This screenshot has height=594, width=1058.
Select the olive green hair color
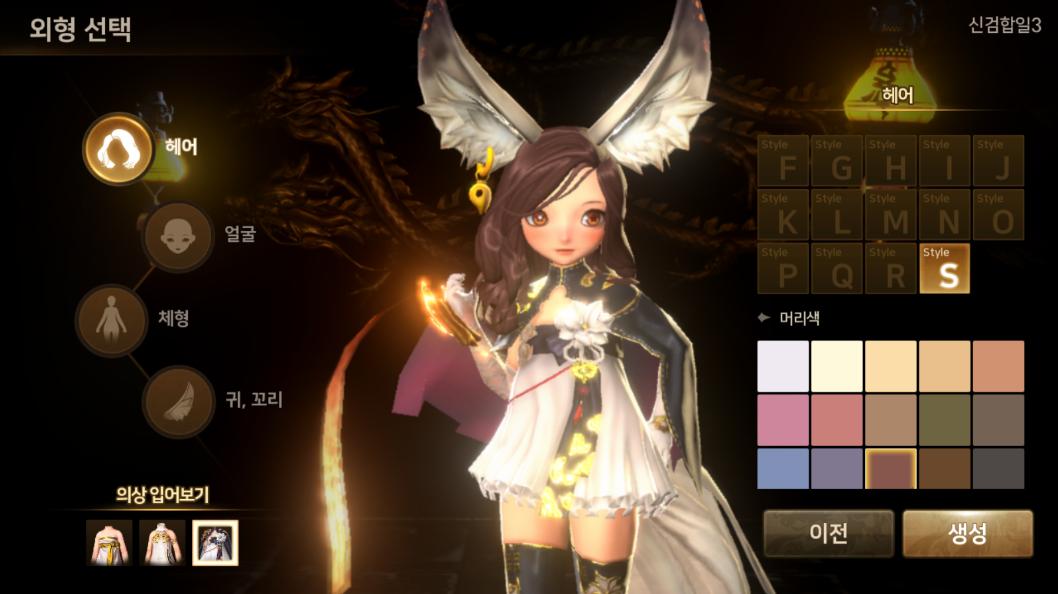pos(945,419)
